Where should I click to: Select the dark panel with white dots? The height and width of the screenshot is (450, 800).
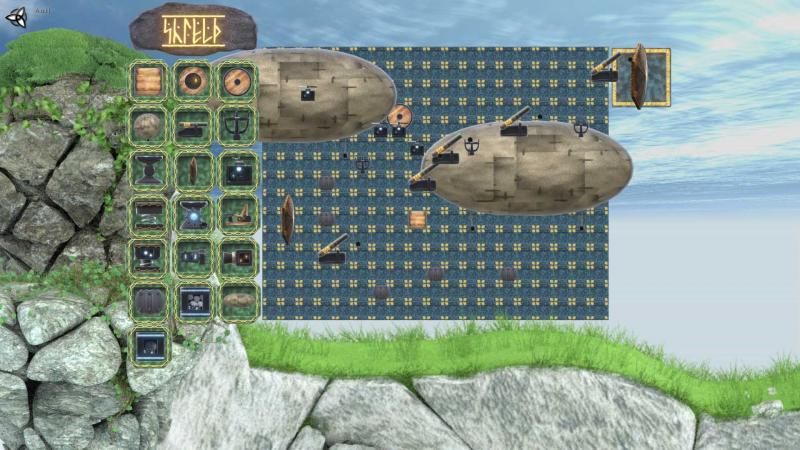193,301
